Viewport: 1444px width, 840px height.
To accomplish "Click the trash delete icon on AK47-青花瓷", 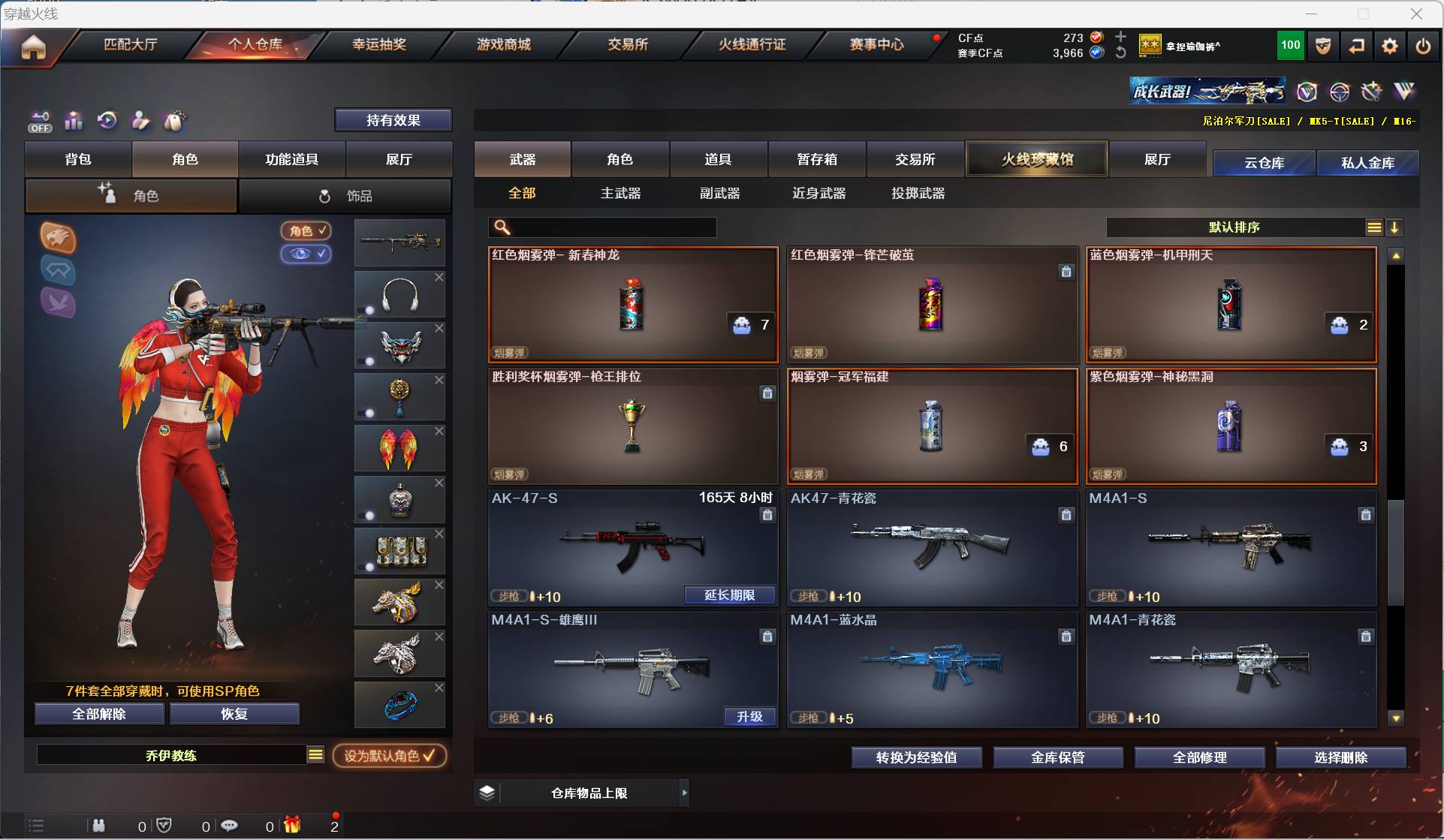I will (x=1066, y=515).
